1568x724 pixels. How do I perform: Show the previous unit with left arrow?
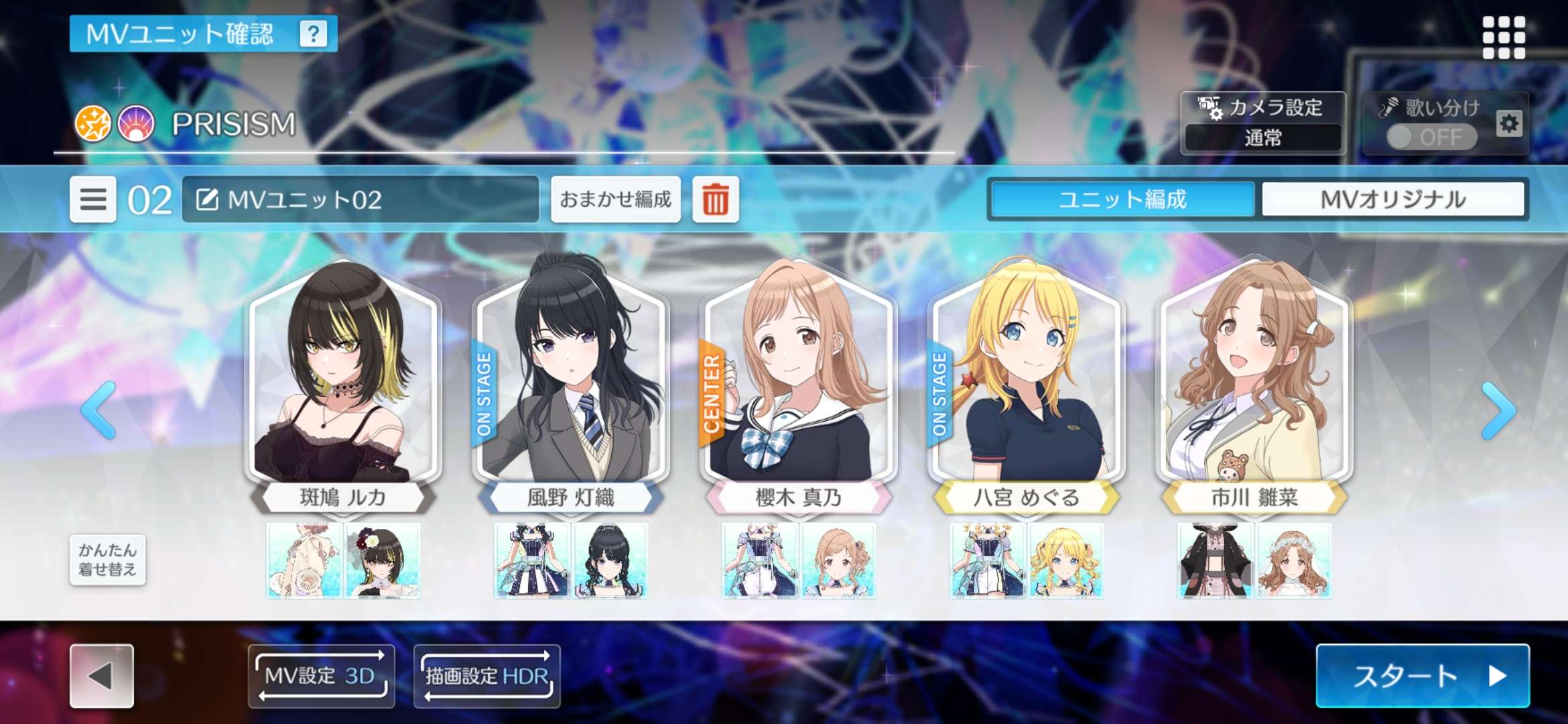[99, 410]
